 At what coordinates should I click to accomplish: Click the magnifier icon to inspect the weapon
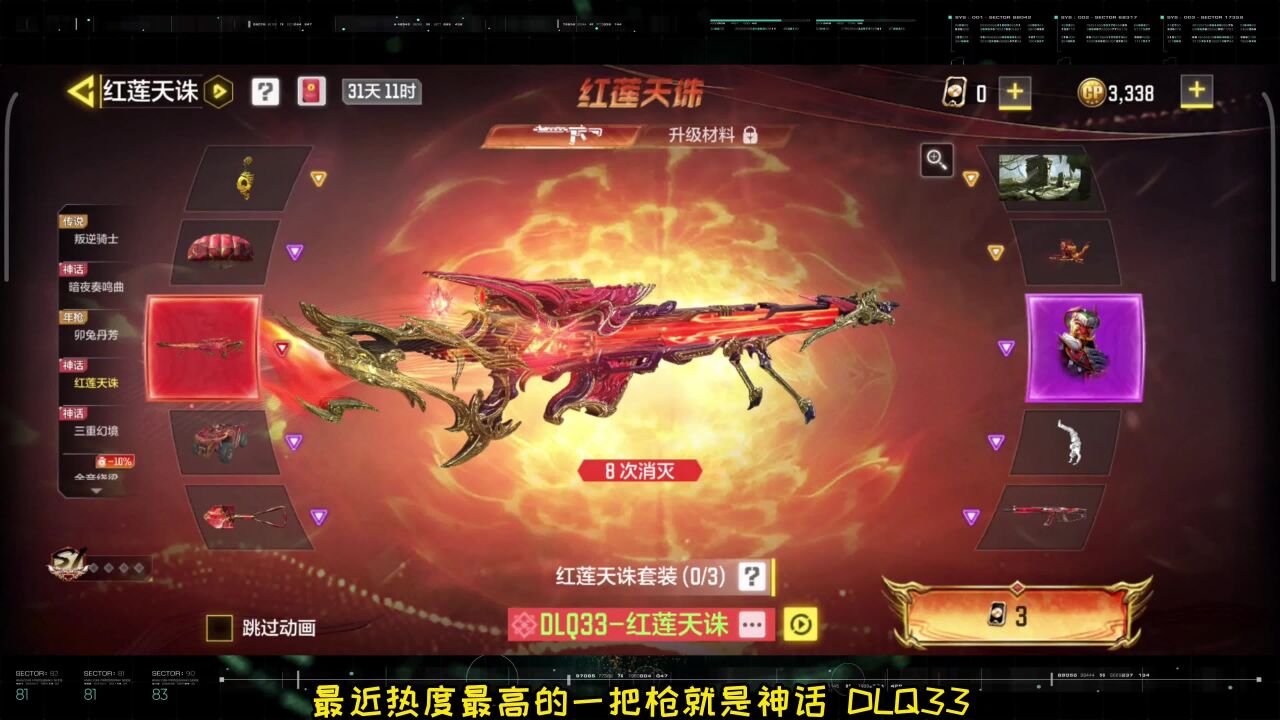936,160
